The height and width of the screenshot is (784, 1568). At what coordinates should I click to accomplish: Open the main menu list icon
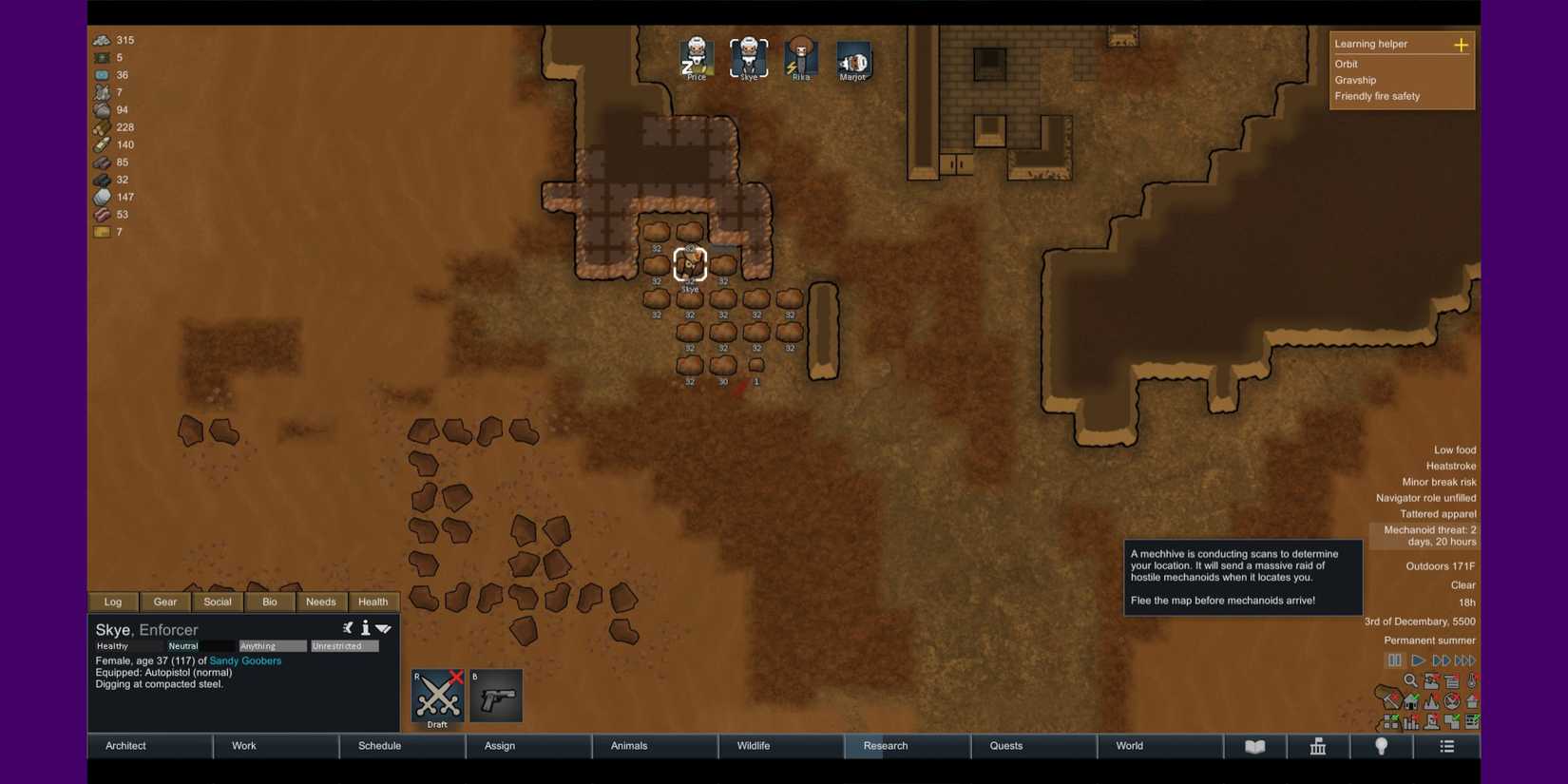point(1446,747)
